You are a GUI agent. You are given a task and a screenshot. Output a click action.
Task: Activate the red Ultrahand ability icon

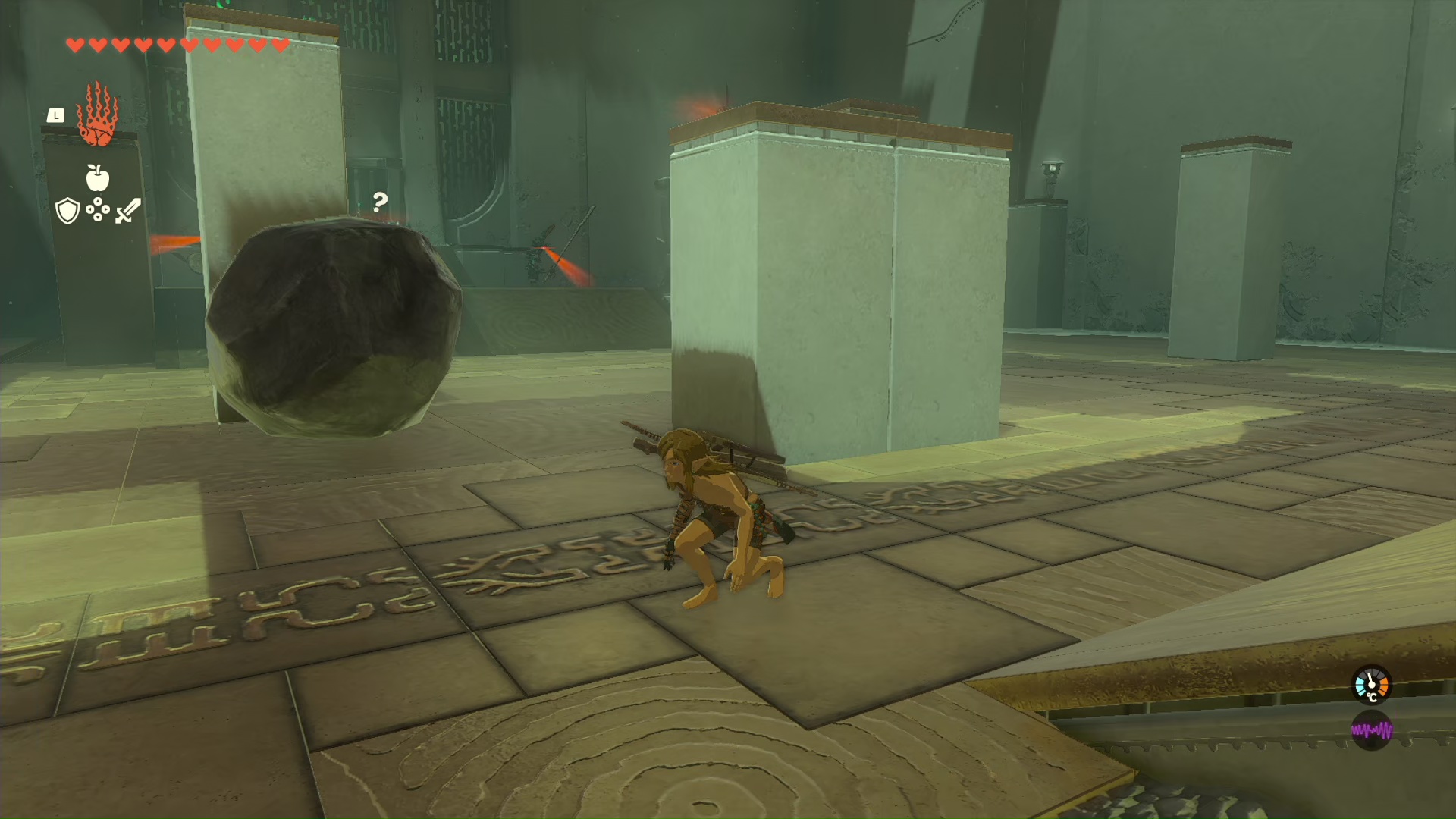pyautogui.click(x=98, y=115)
